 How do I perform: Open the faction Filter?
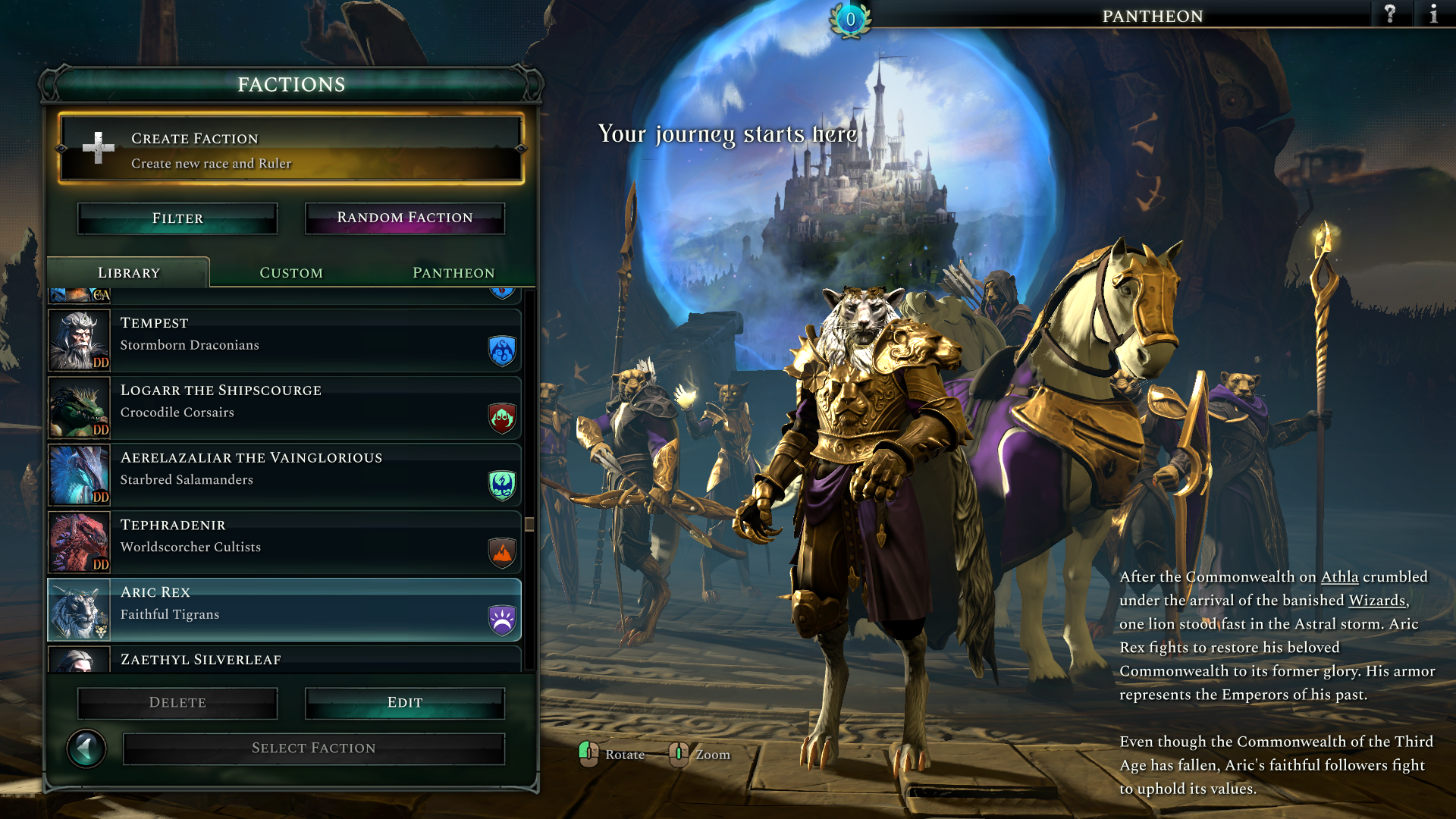tap(177, 218)
